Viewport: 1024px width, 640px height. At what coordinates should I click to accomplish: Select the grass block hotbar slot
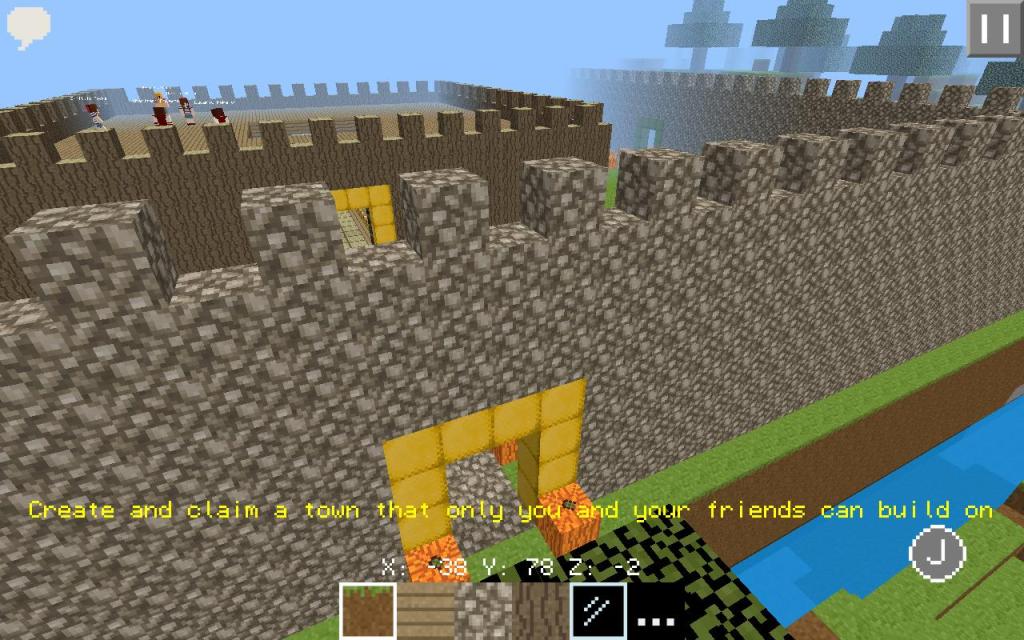pos(368,612)
